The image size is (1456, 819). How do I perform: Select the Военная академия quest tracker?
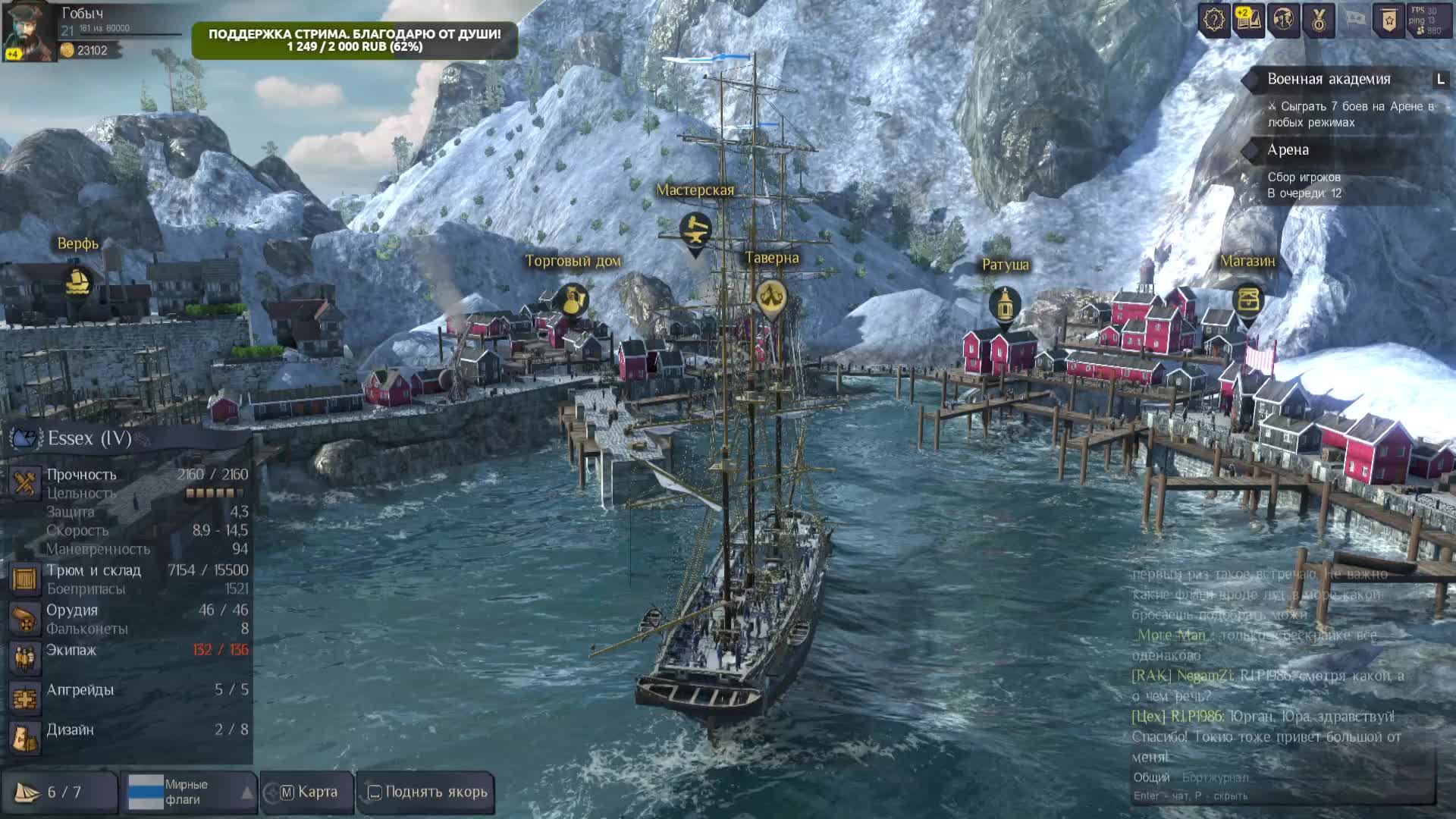pos(1329,79)
